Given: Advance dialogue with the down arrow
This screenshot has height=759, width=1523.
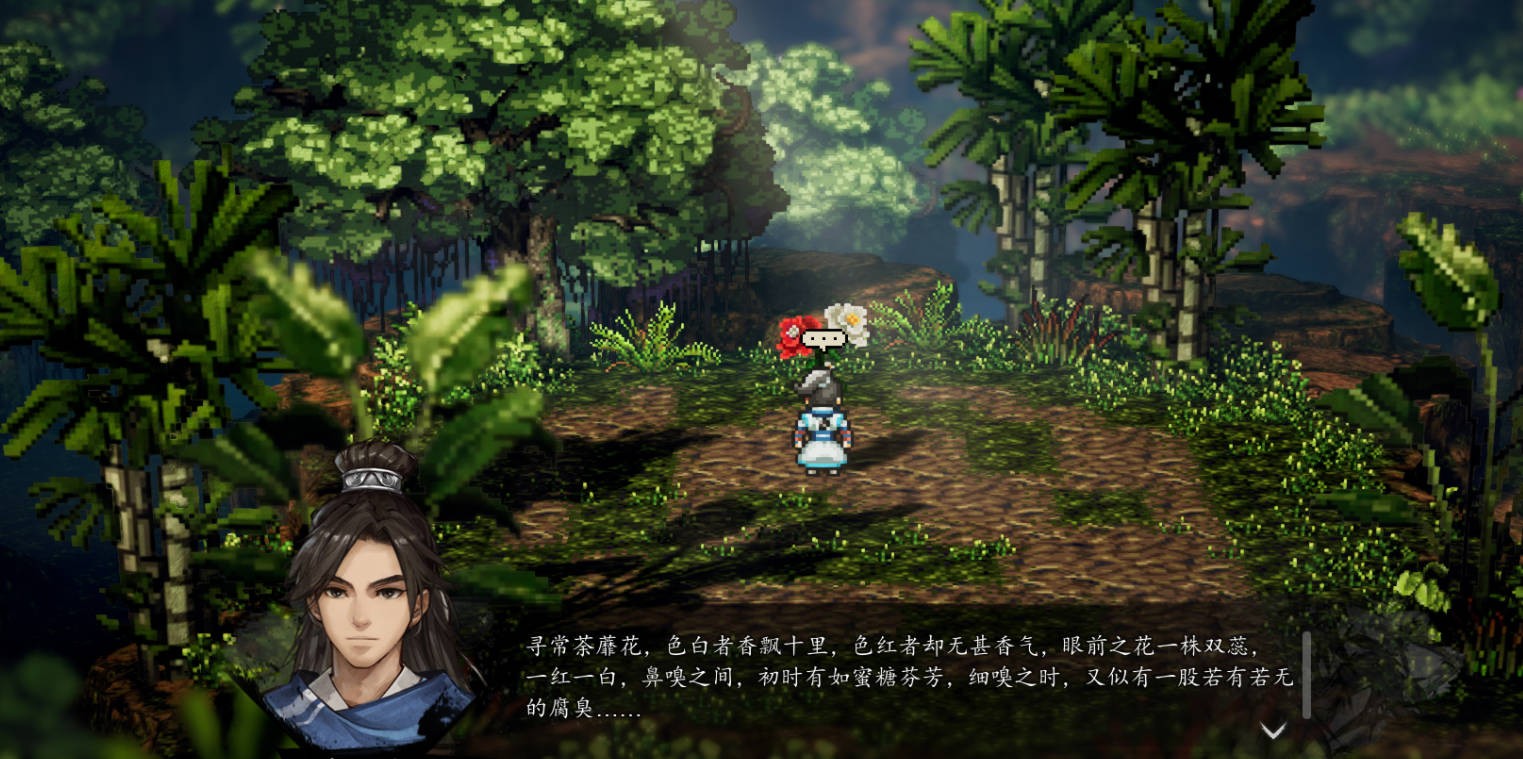Looking at the screenshot, I should tap(1272, 731).
